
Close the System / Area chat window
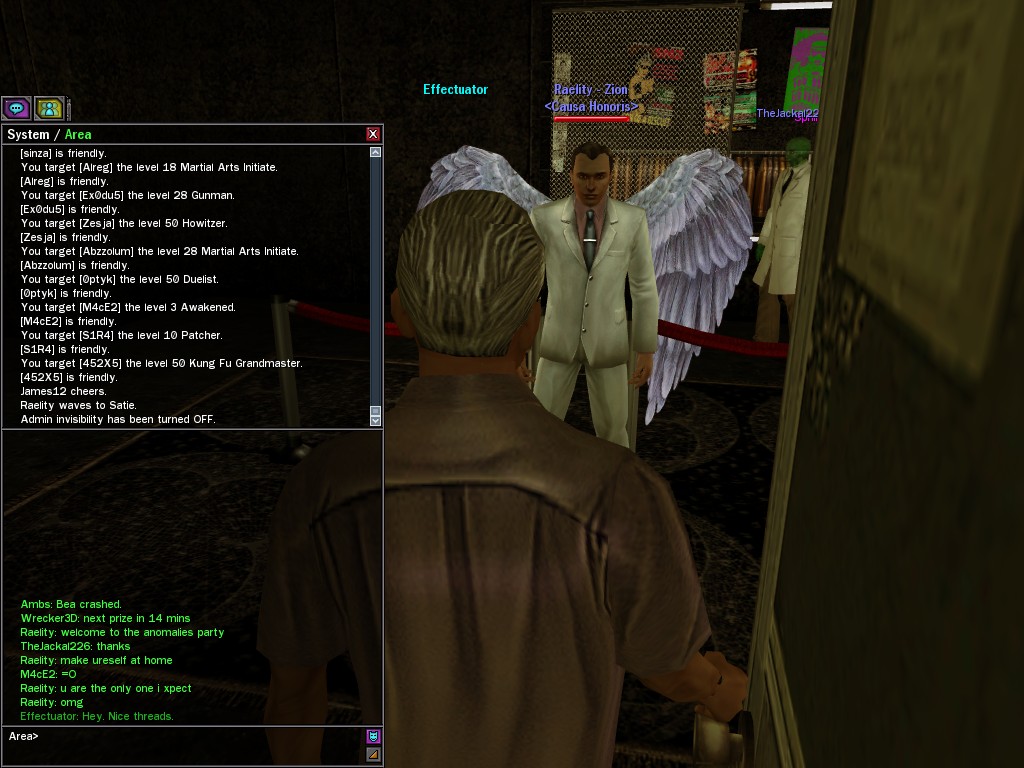(x=373, y=134)
